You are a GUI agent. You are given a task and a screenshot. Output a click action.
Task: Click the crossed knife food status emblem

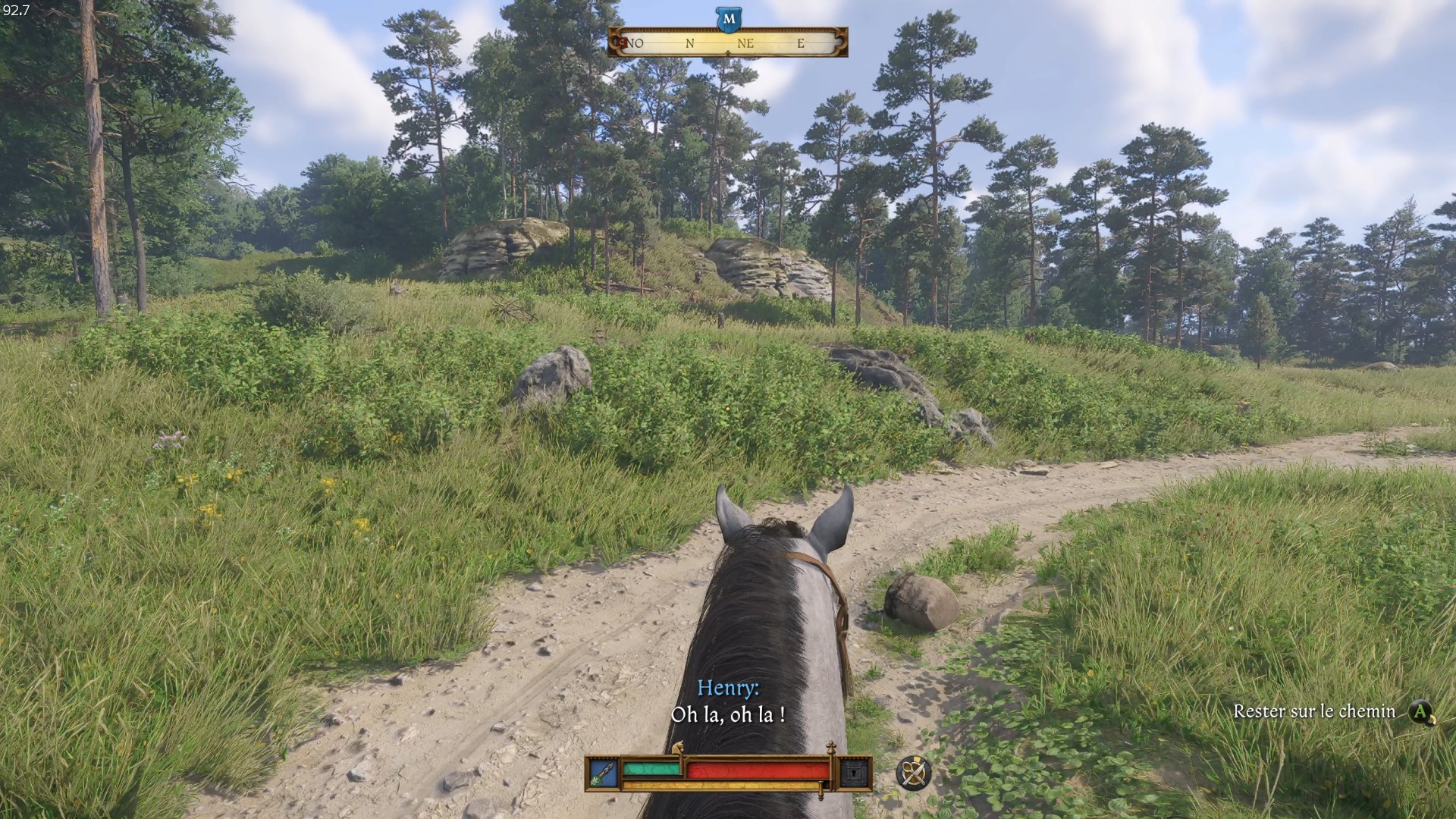pos(914,775)
